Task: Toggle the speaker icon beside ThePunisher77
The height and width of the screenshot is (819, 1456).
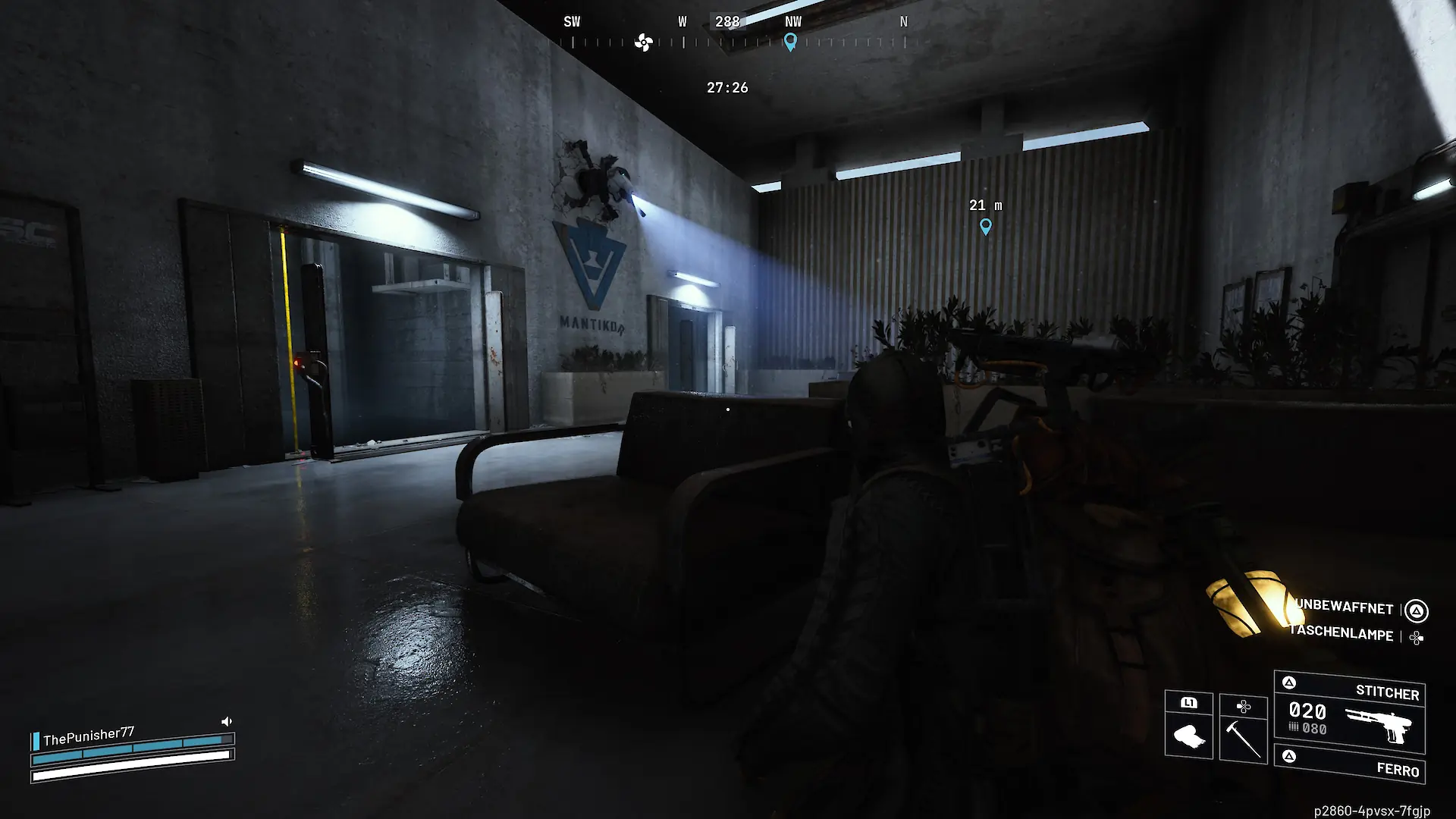Action: click(x=226, y=721)
